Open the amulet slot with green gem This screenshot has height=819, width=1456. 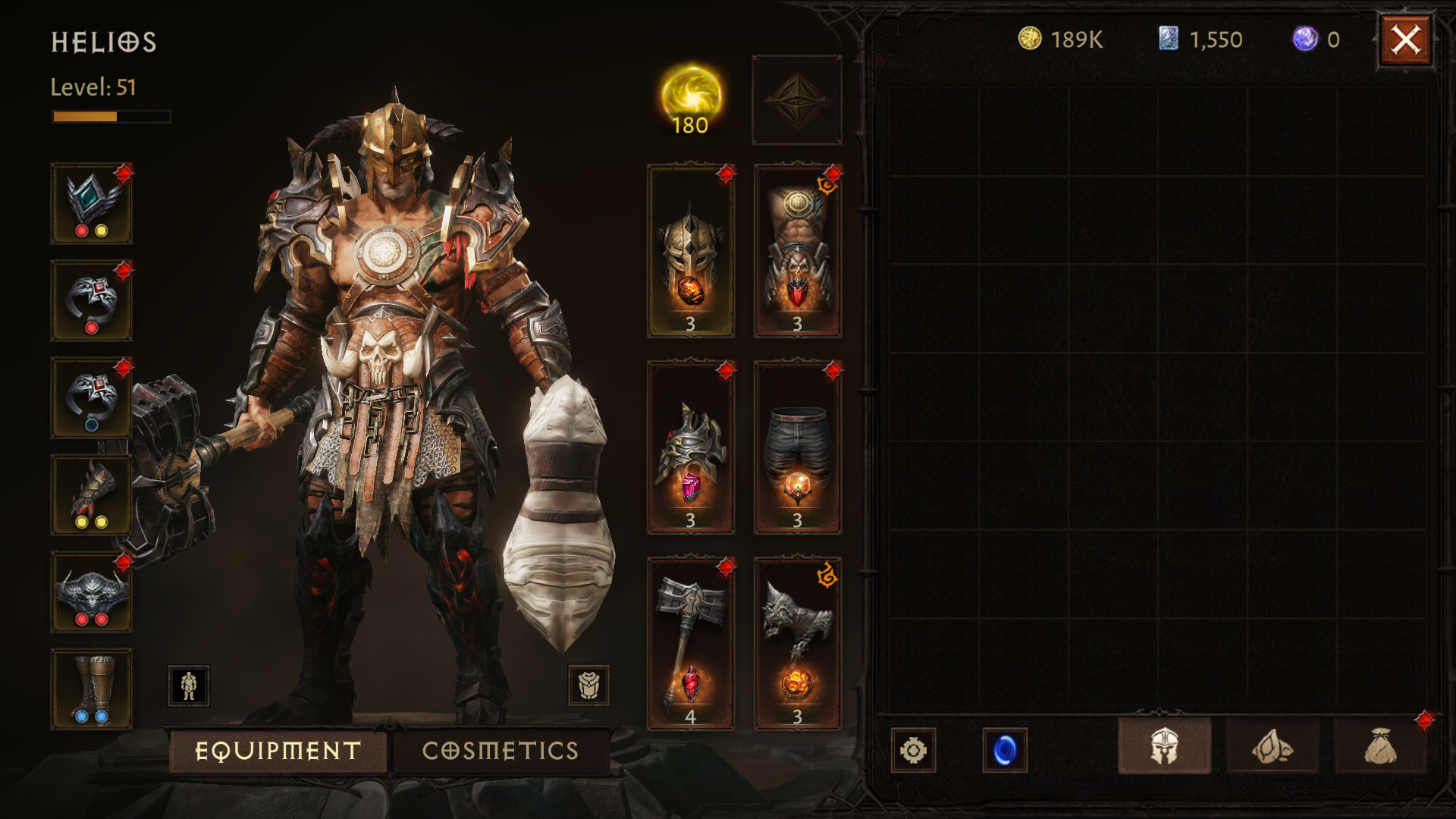pyautogui.click(x=91, y=203)
